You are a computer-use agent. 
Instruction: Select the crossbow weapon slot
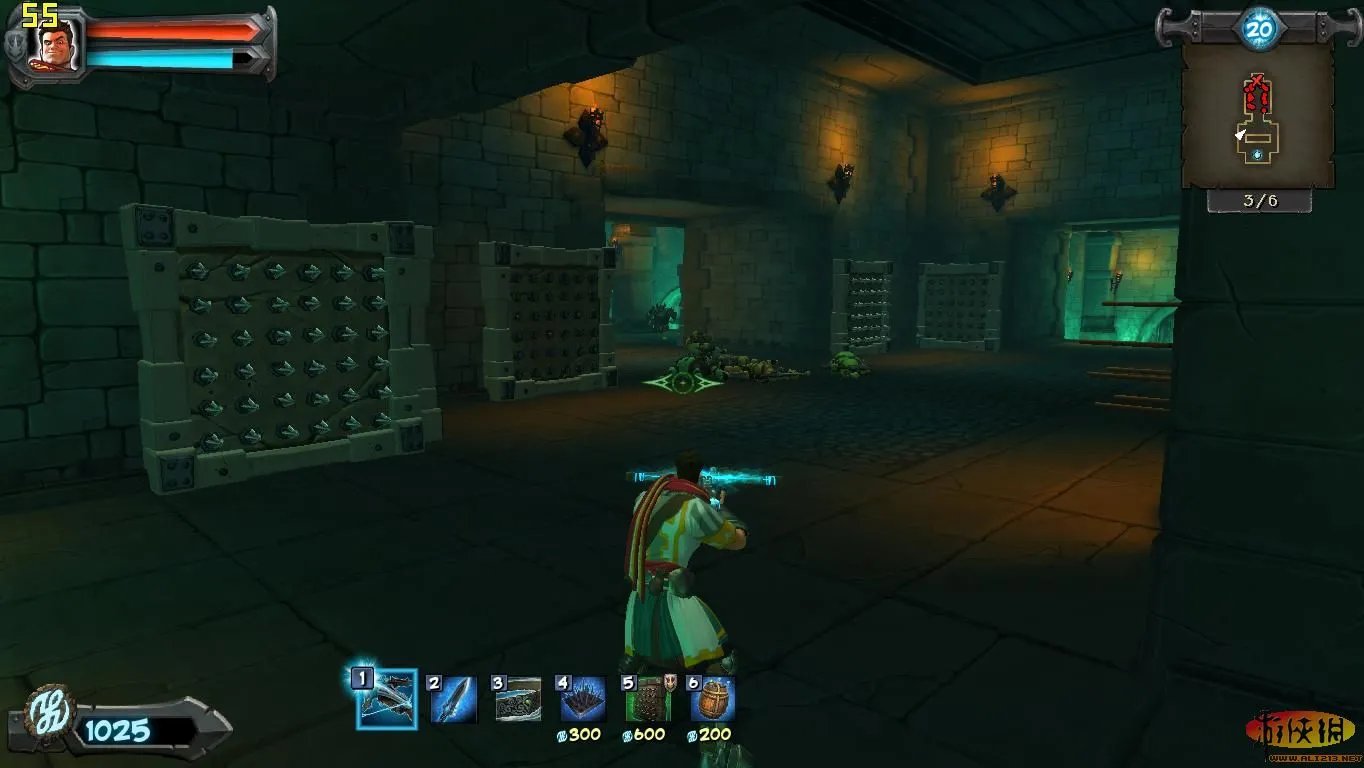click(386, 699)
